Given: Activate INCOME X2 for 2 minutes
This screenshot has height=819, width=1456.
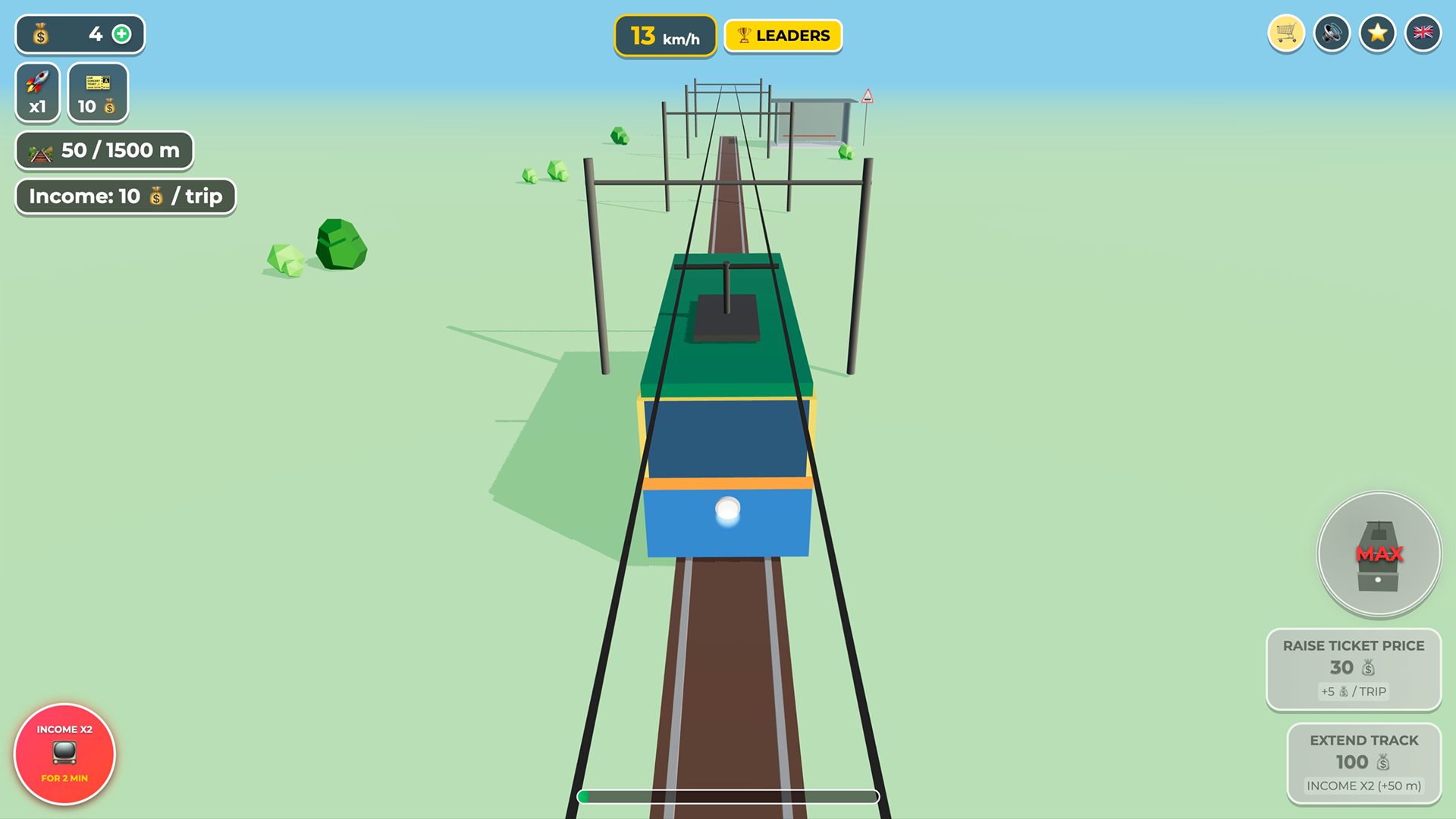Looking at the screenshot, I should (64, 754).
